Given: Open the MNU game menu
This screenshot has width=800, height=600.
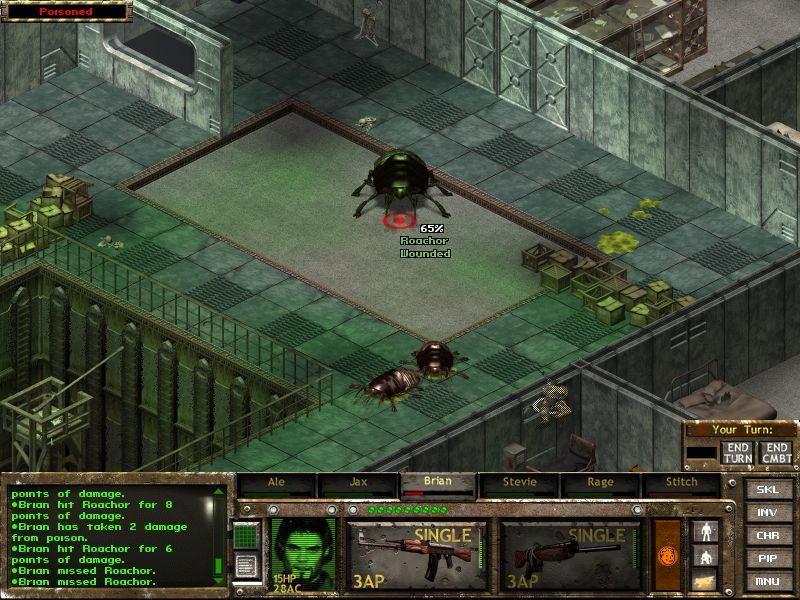Looking at the screenshot, I should pyautogui.click(x=767, y=581).
